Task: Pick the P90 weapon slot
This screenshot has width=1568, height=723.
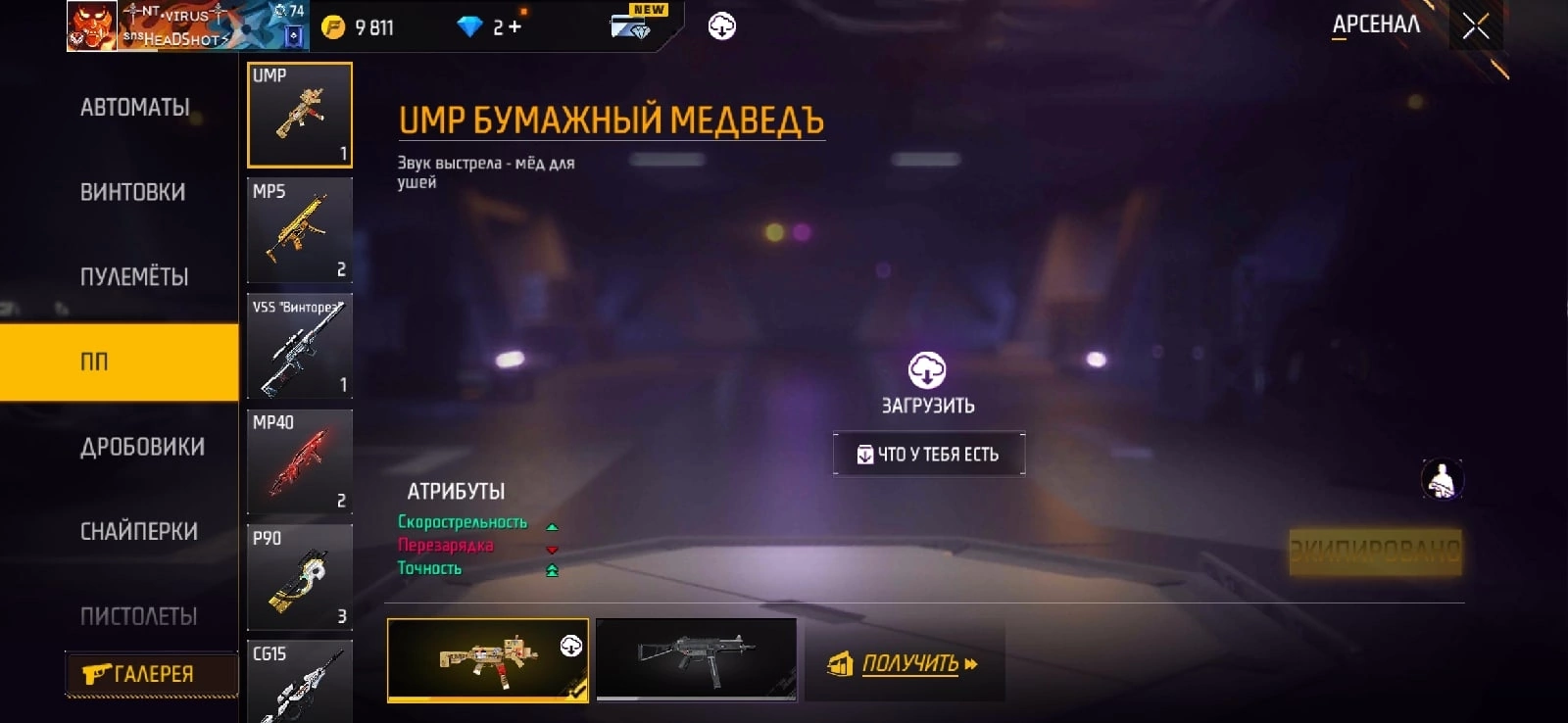Action: (300, 578)
